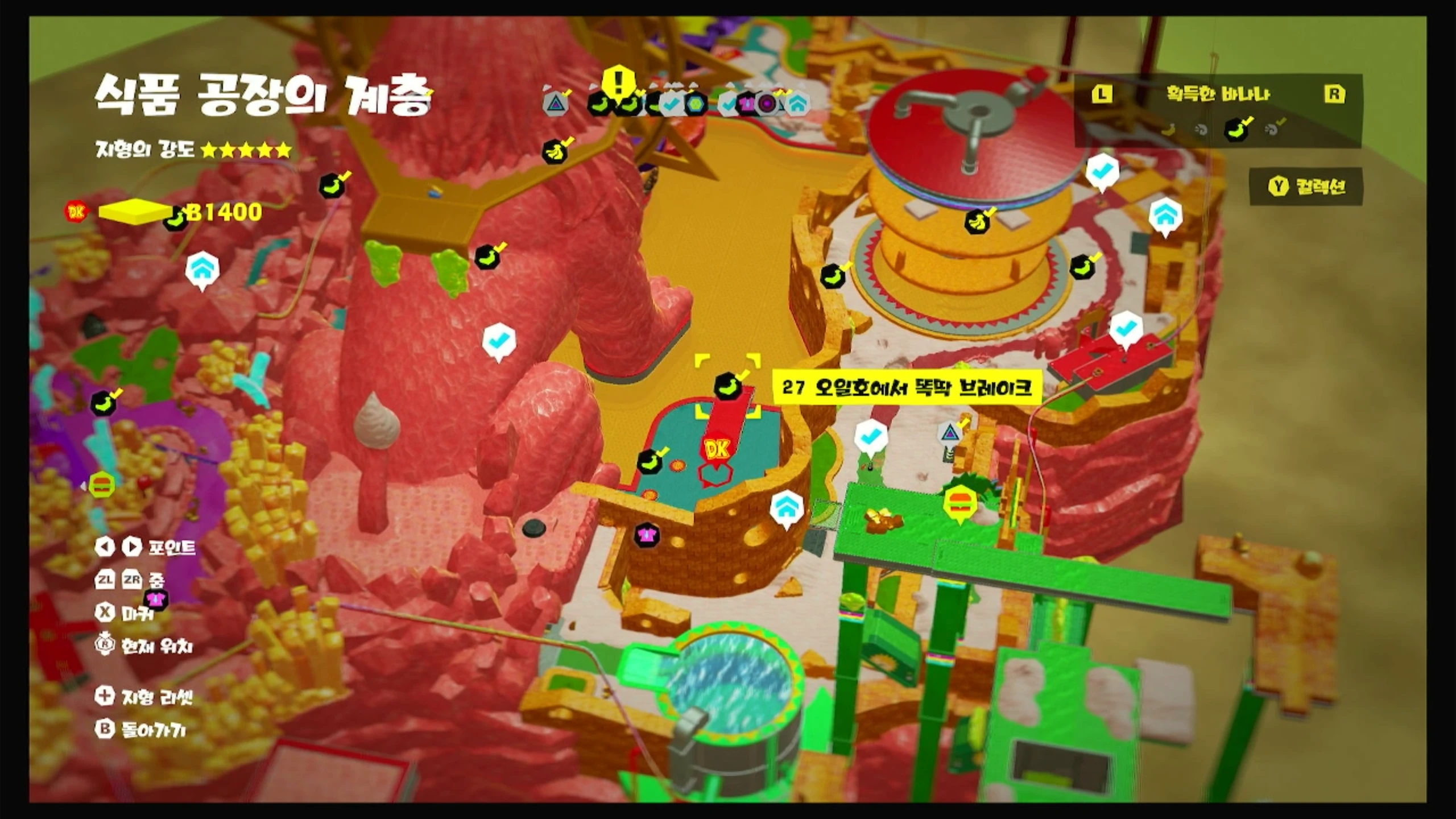Open the 획득한 바나나 filter selector

click(1218, 94)
